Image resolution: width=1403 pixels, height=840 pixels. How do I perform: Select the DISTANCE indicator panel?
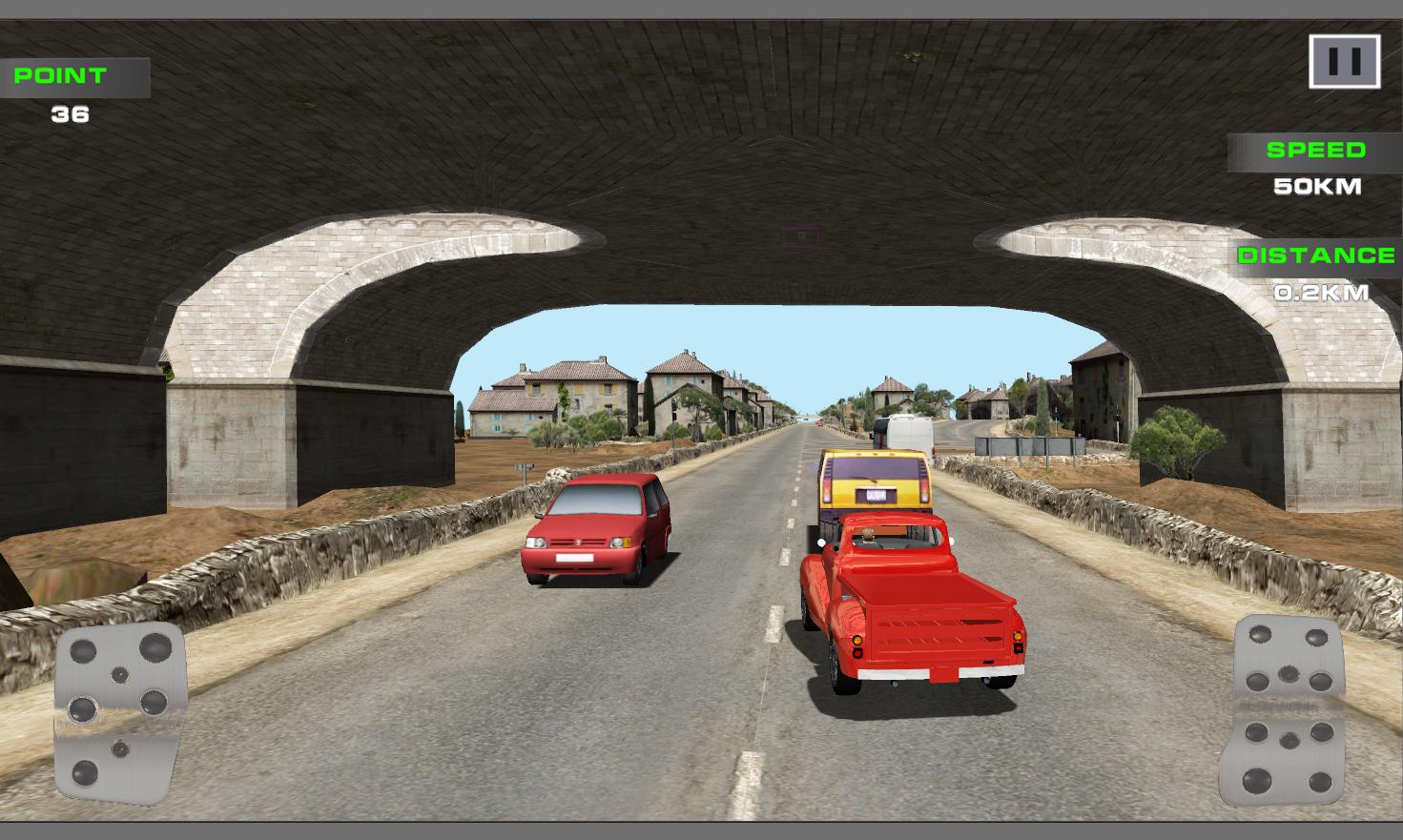[x=1314, y=256]
